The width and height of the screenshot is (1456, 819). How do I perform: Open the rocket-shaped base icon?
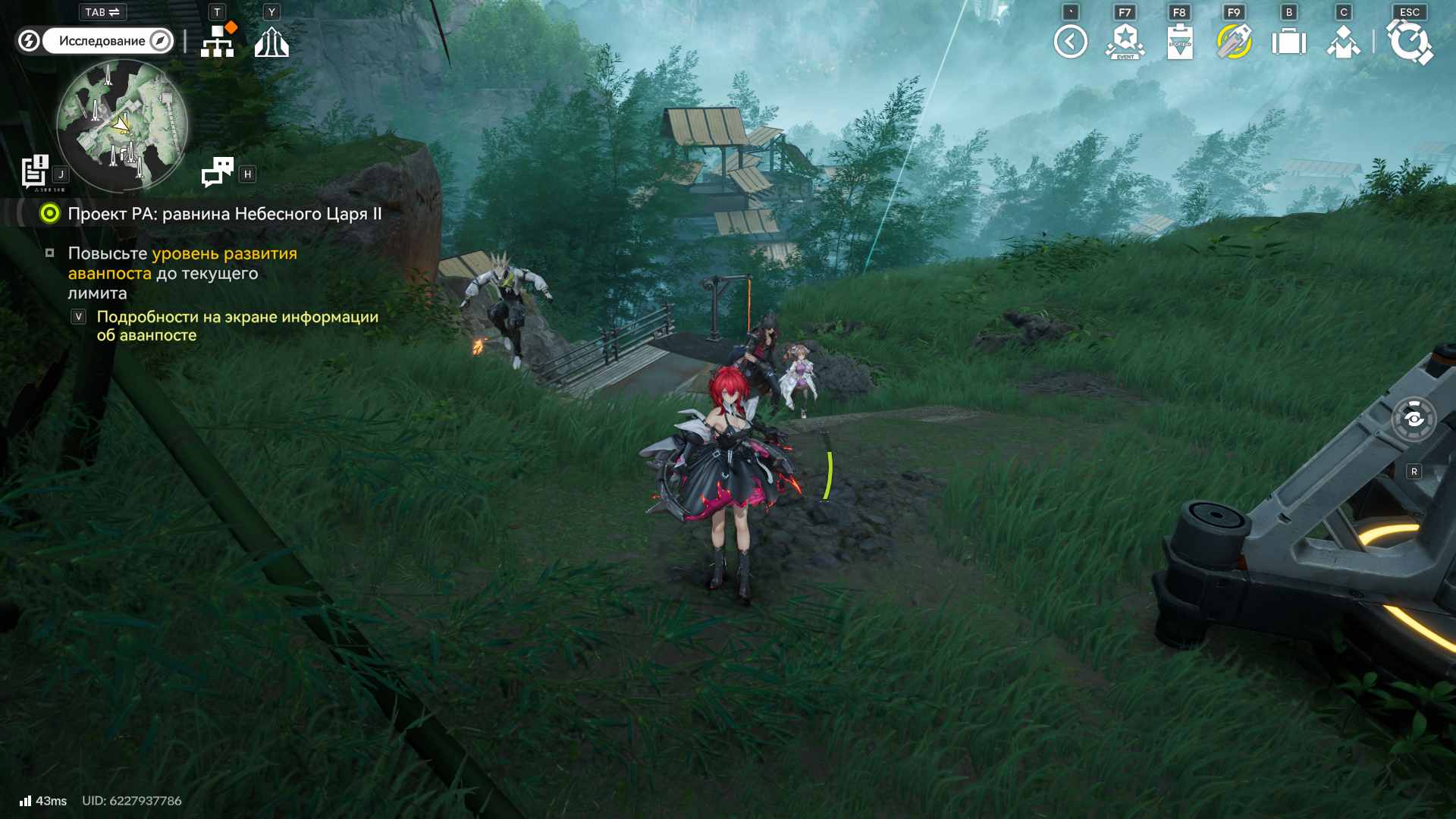(271, 42)
